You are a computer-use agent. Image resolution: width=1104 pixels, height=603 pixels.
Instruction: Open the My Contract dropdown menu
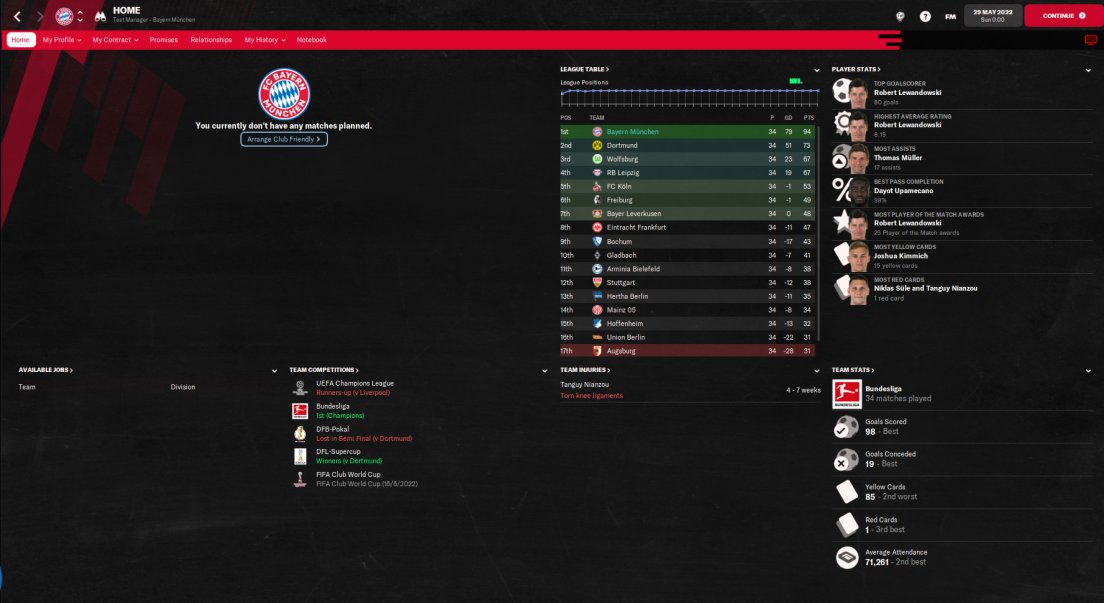click(x=115, y=40)
